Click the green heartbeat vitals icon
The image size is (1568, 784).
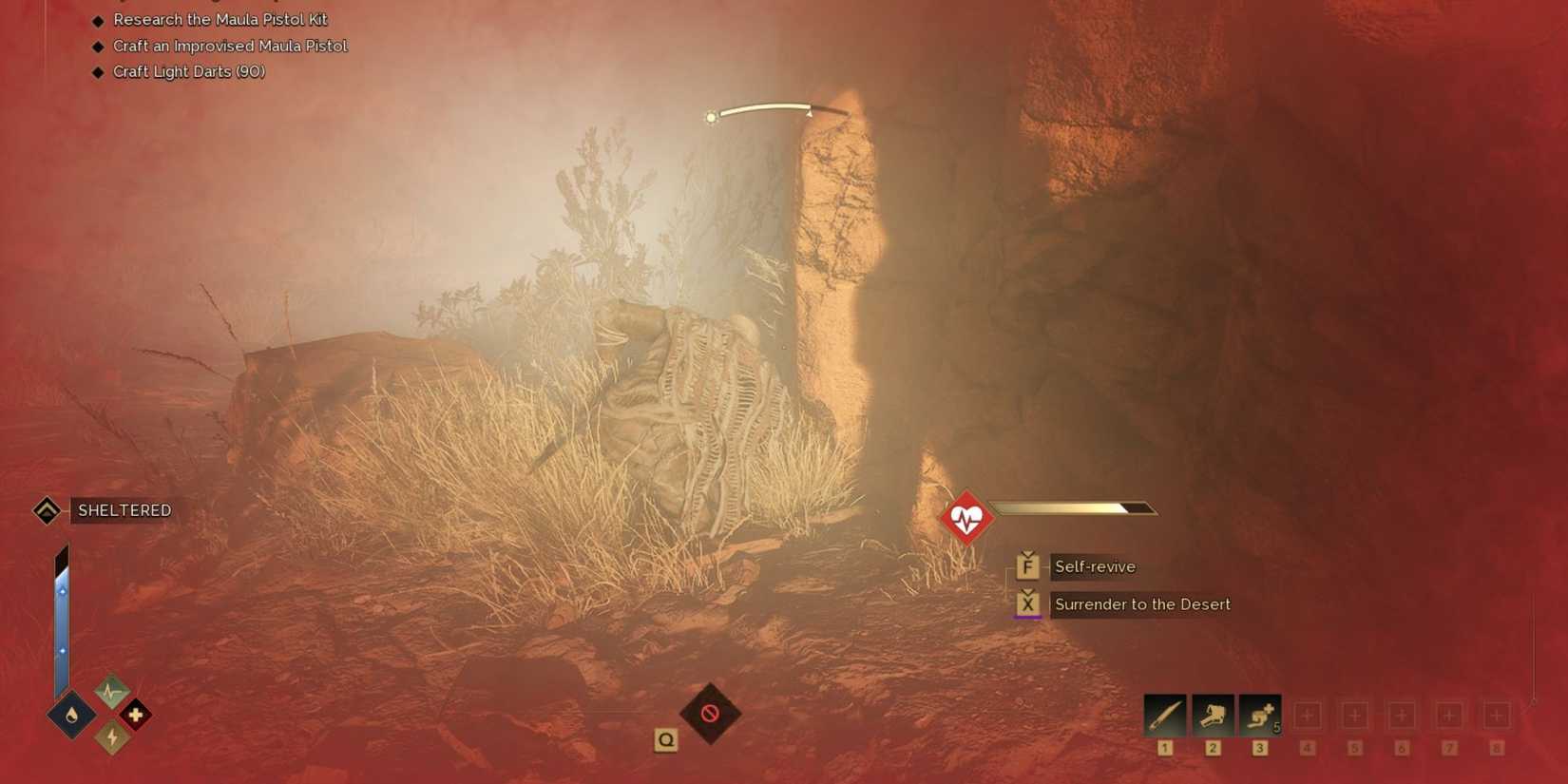tap(111, 691)
